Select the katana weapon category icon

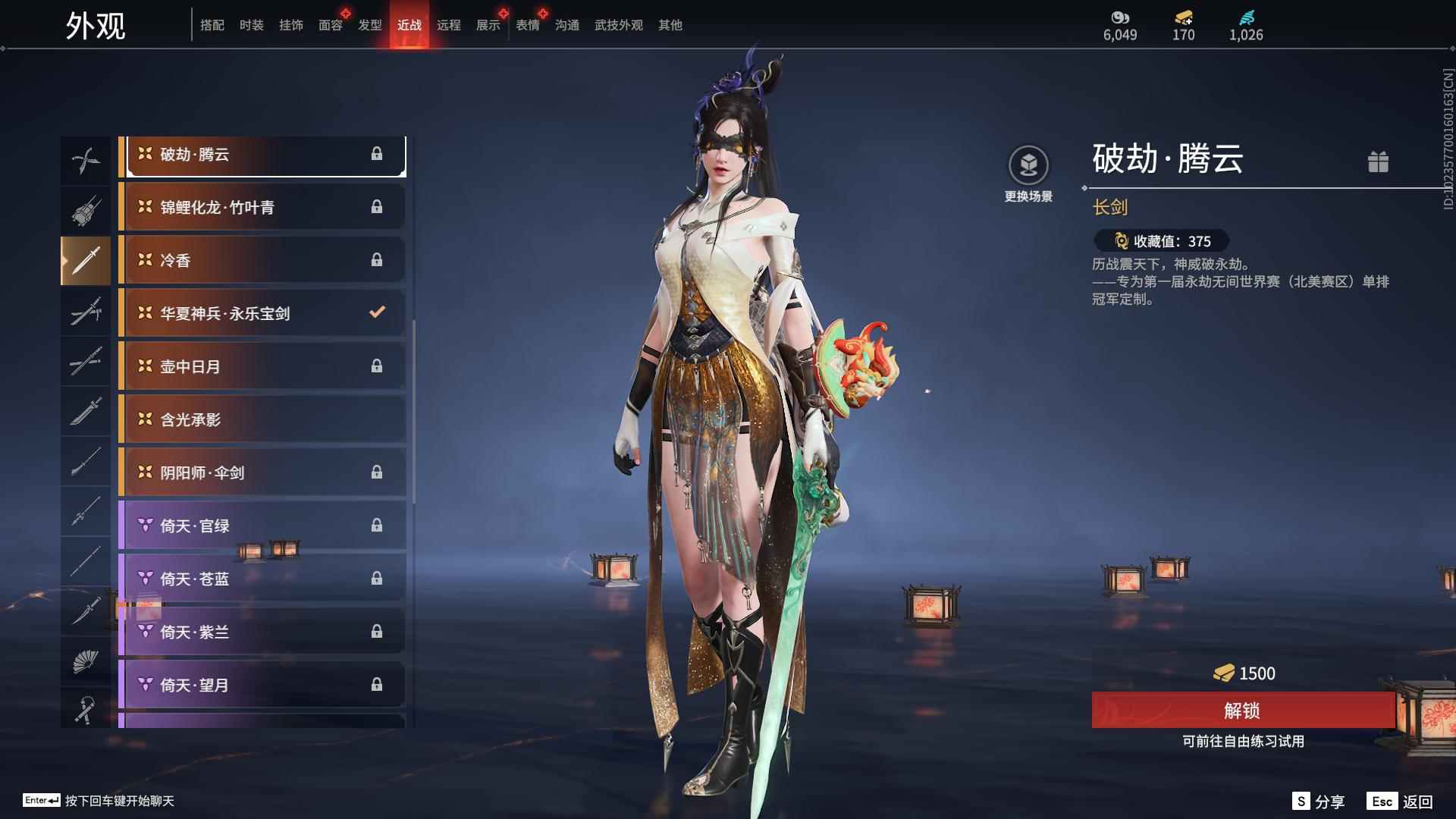pyautogui.click(x=86, y=311)
